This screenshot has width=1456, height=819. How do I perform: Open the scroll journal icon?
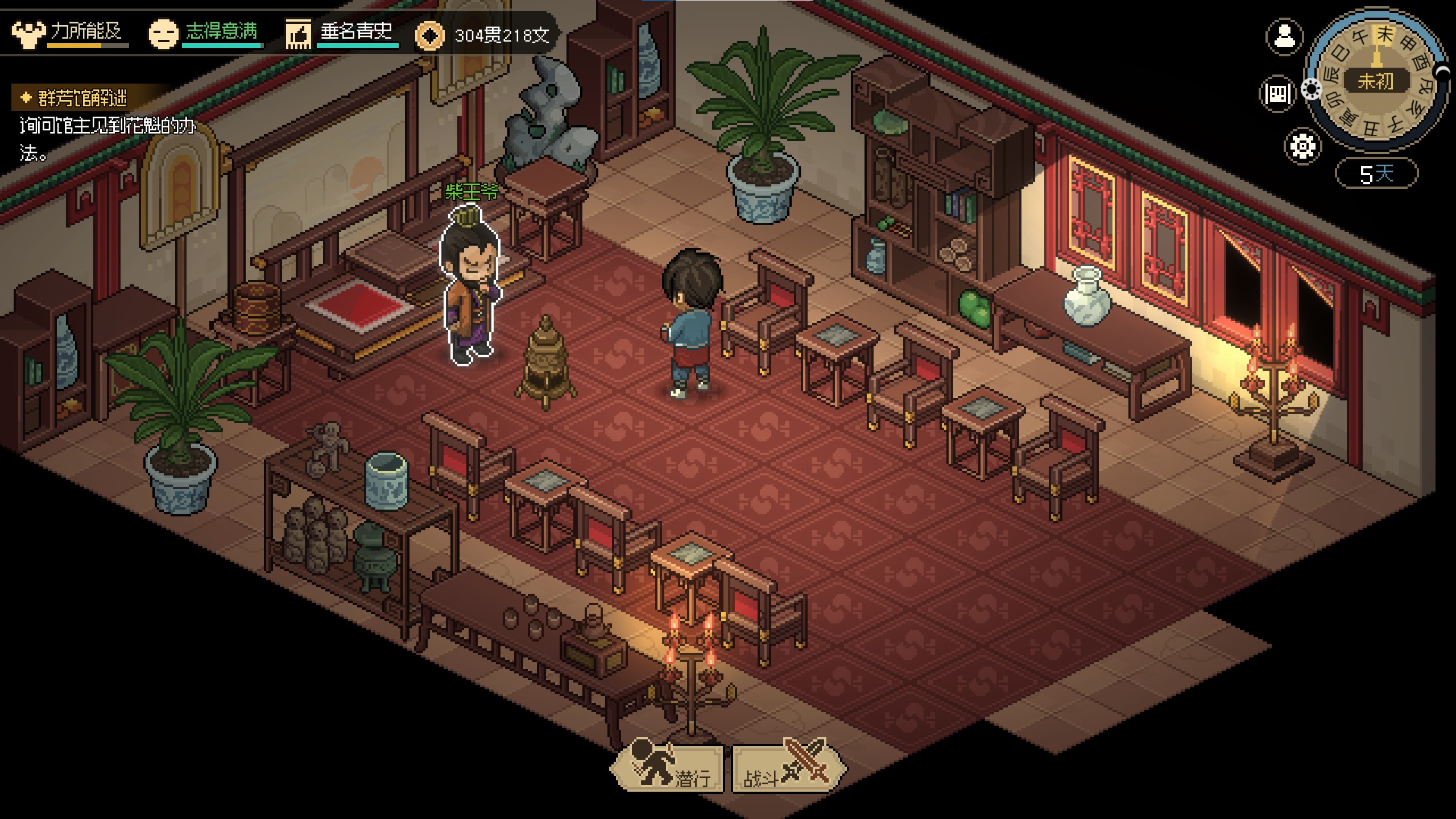pyautogui.click(x=1277, y=93)
